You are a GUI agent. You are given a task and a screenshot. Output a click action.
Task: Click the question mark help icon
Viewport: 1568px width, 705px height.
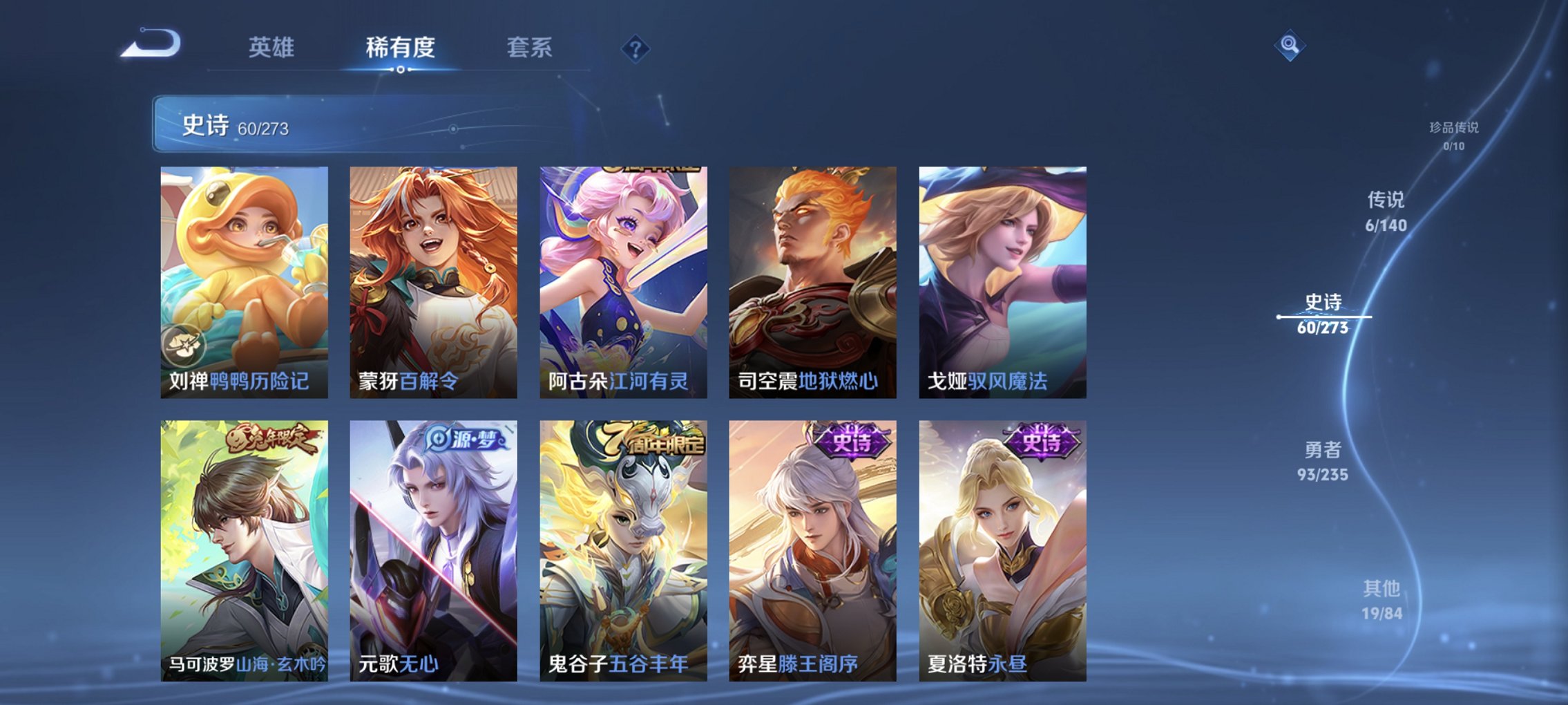point(635,49)
